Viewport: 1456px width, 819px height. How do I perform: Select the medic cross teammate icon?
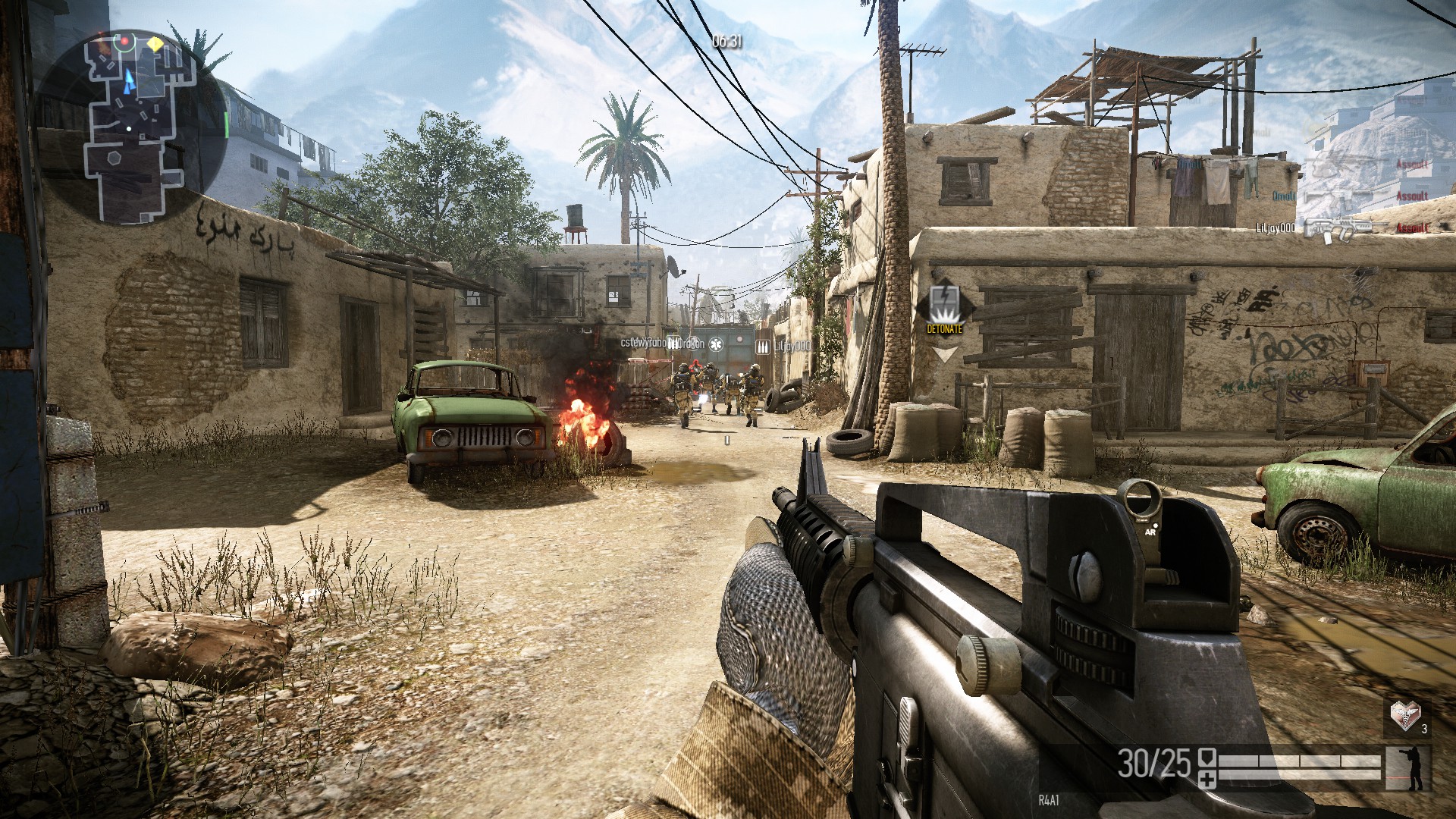(x=715, y=344)
